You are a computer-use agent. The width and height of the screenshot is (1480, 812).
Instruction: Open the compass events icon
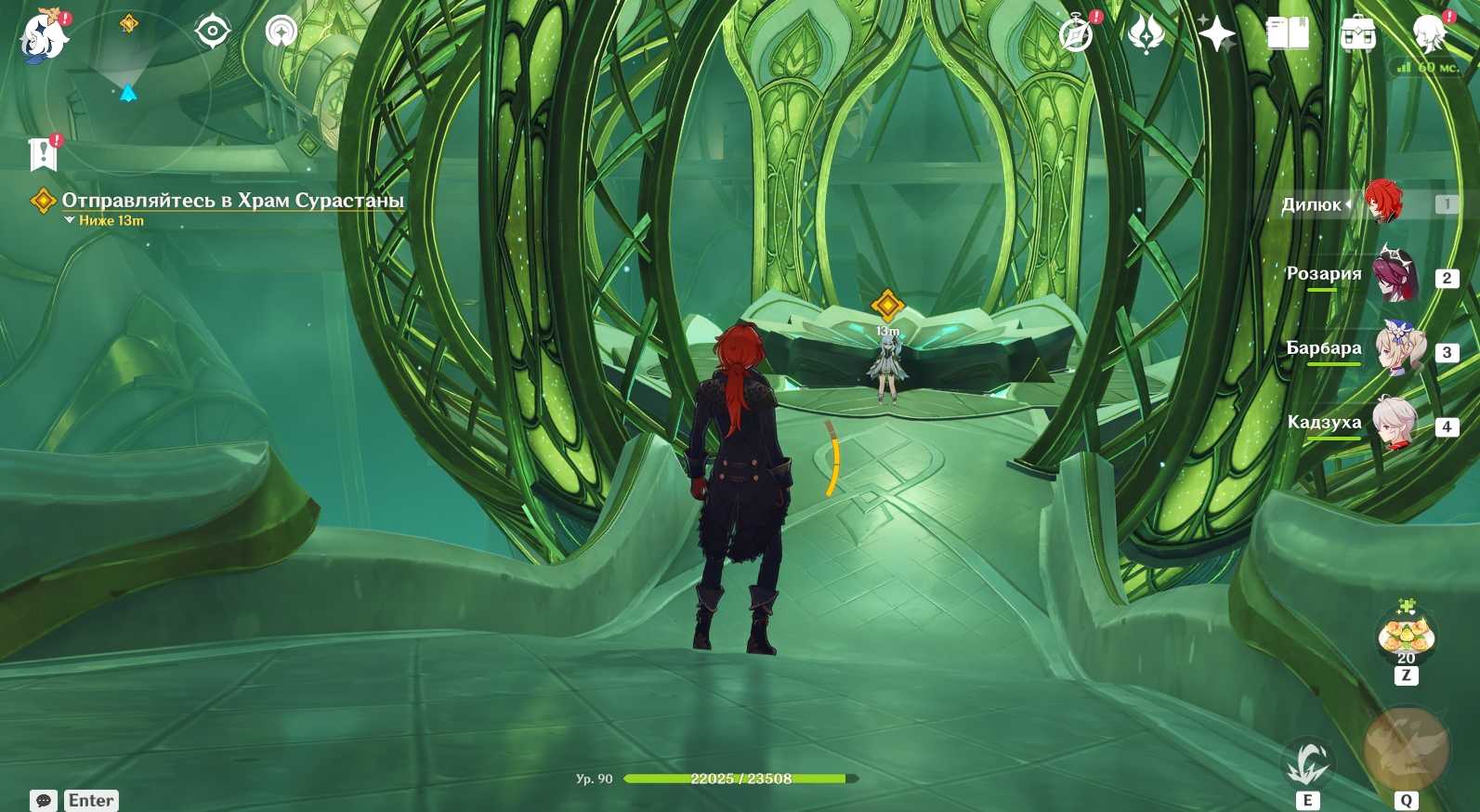(1076, 35)
